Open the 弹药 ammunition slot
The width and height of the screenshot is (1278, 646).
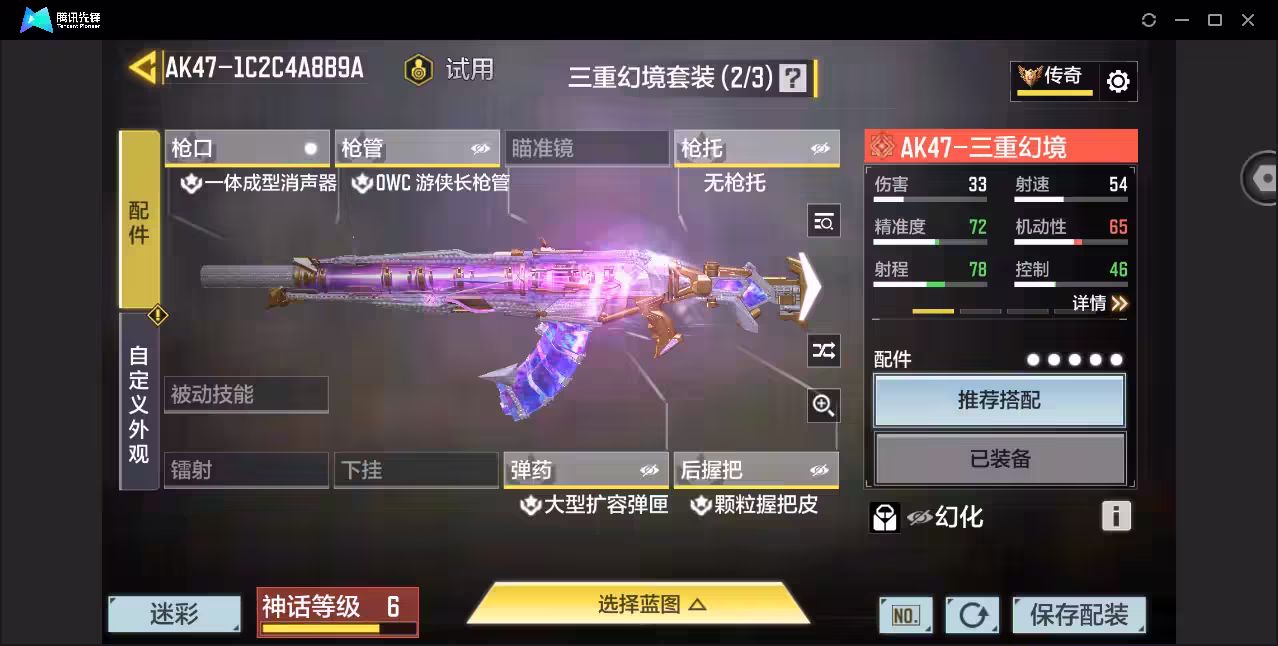point(585,470)
